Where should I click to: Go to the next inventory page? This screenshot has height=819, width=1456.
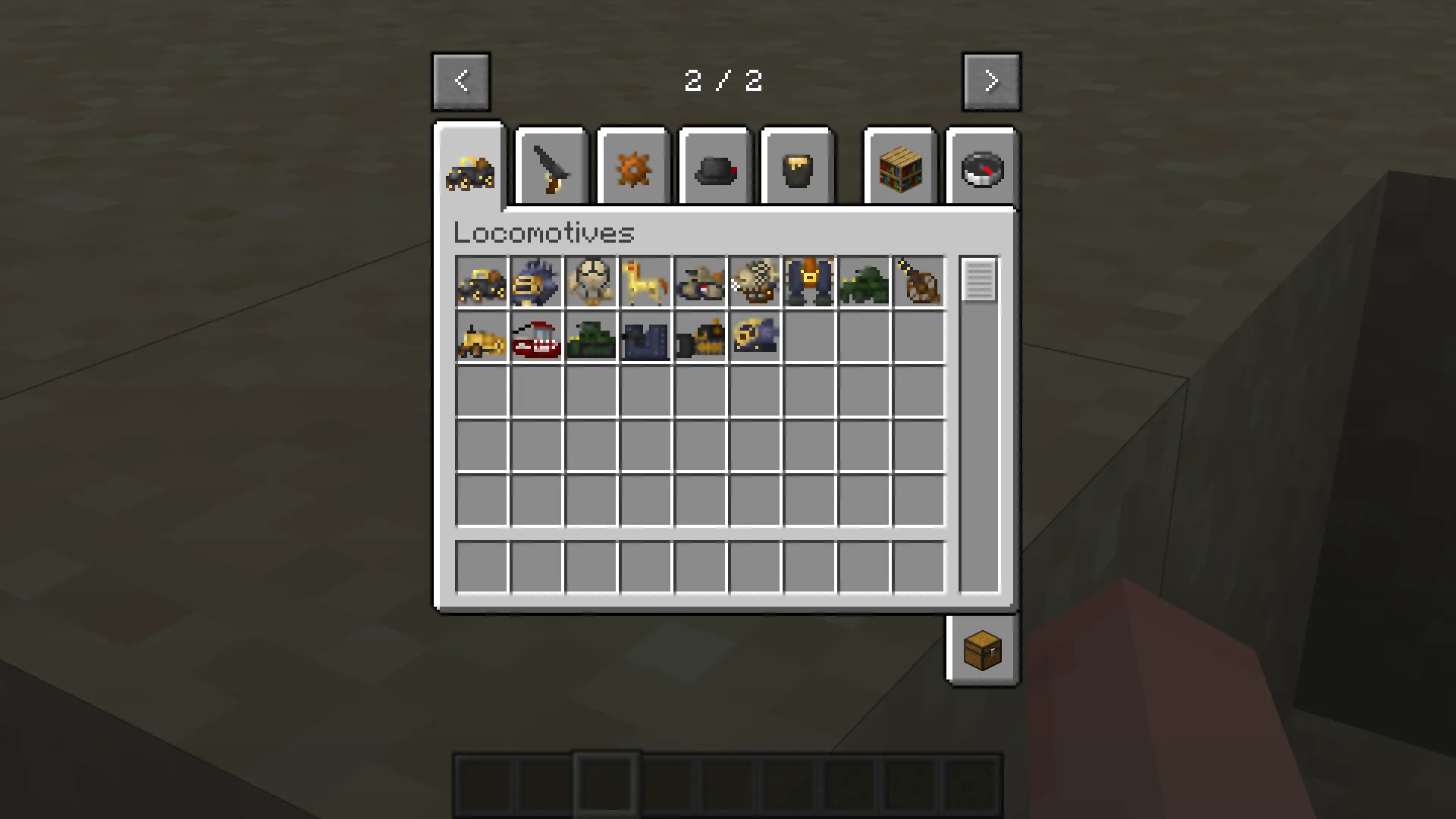991,80
